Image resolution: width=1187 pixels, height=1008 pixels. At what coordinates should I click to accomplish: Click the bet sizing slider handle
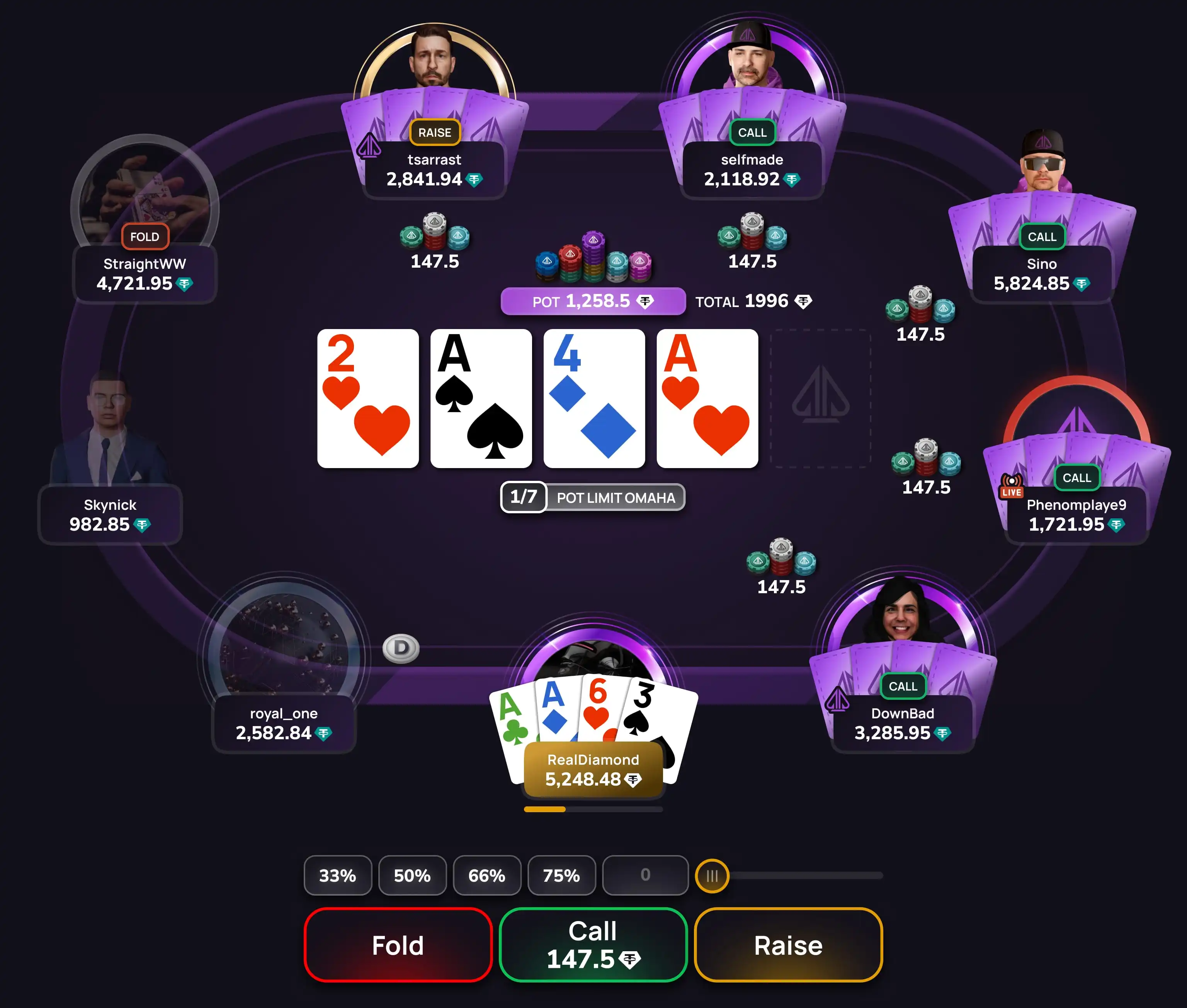(711, 876)
